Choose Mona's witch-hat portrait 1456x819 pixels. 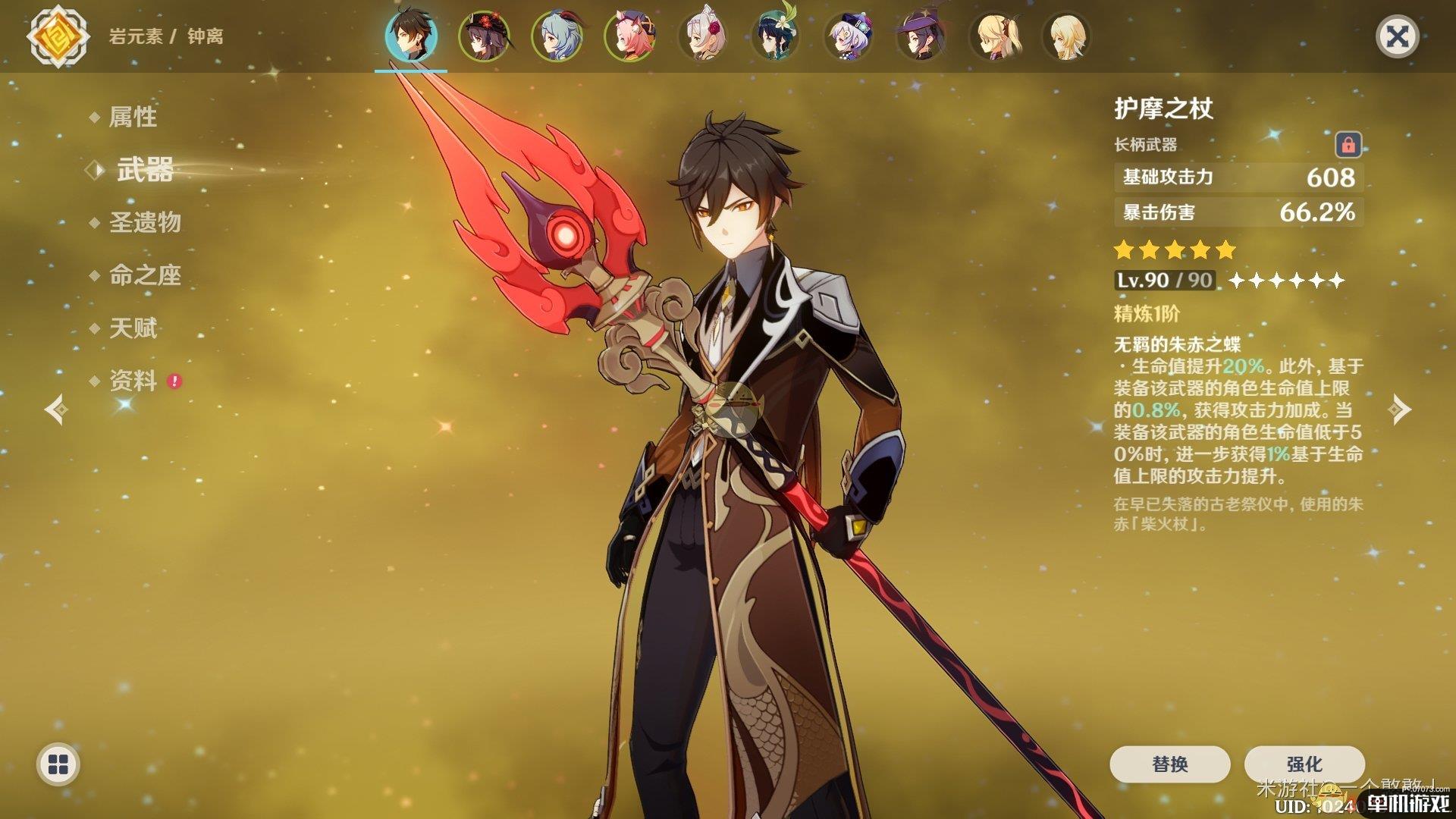pos(920,36)
